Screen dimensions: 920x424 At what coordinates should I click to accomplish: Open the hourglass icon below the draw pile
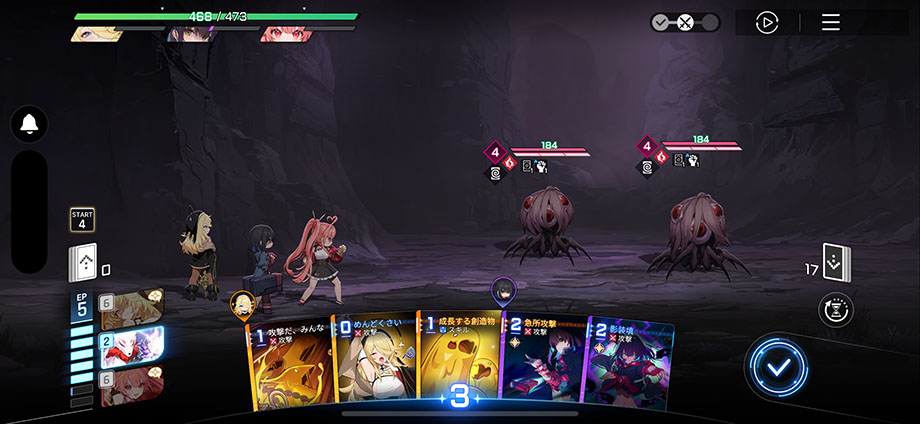pos(835,310)
